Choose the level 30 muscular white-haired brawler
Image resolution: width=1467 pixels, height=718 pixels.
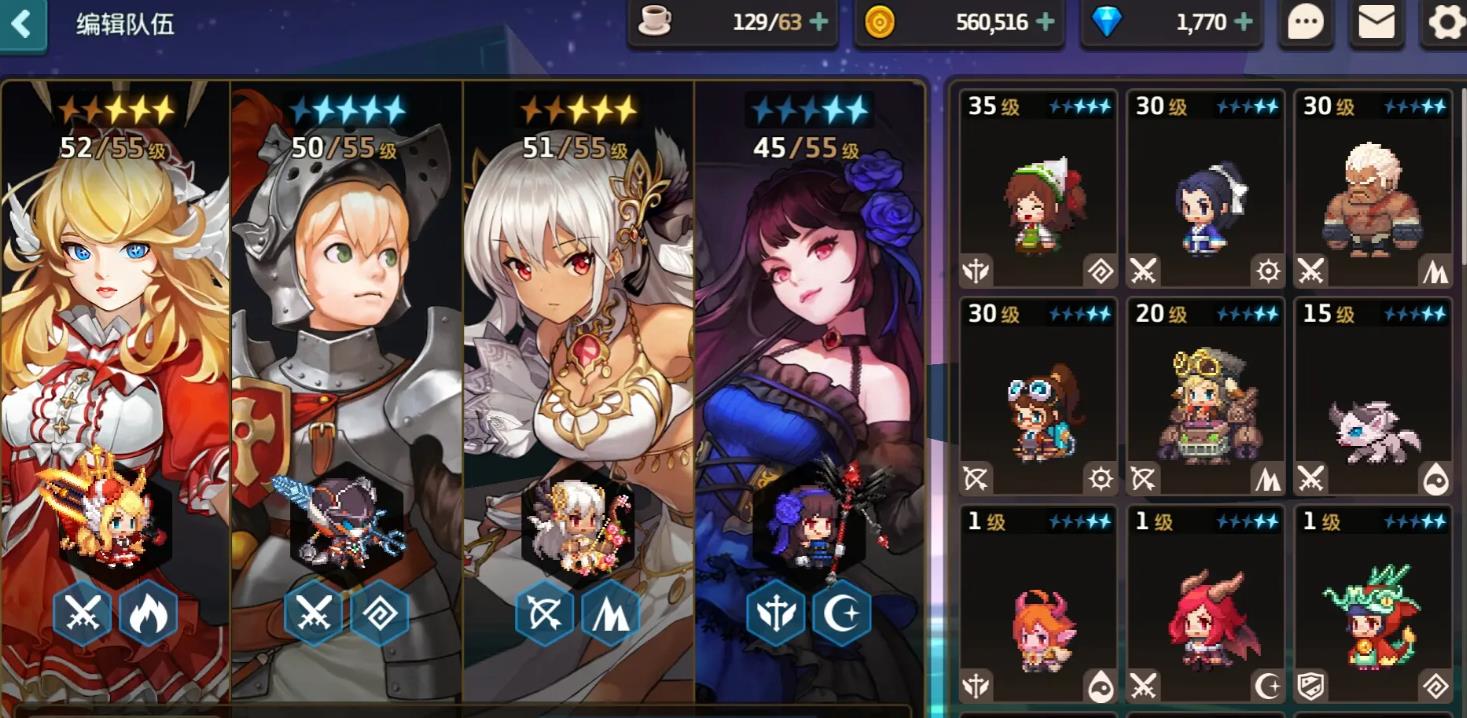[1373, 189]
